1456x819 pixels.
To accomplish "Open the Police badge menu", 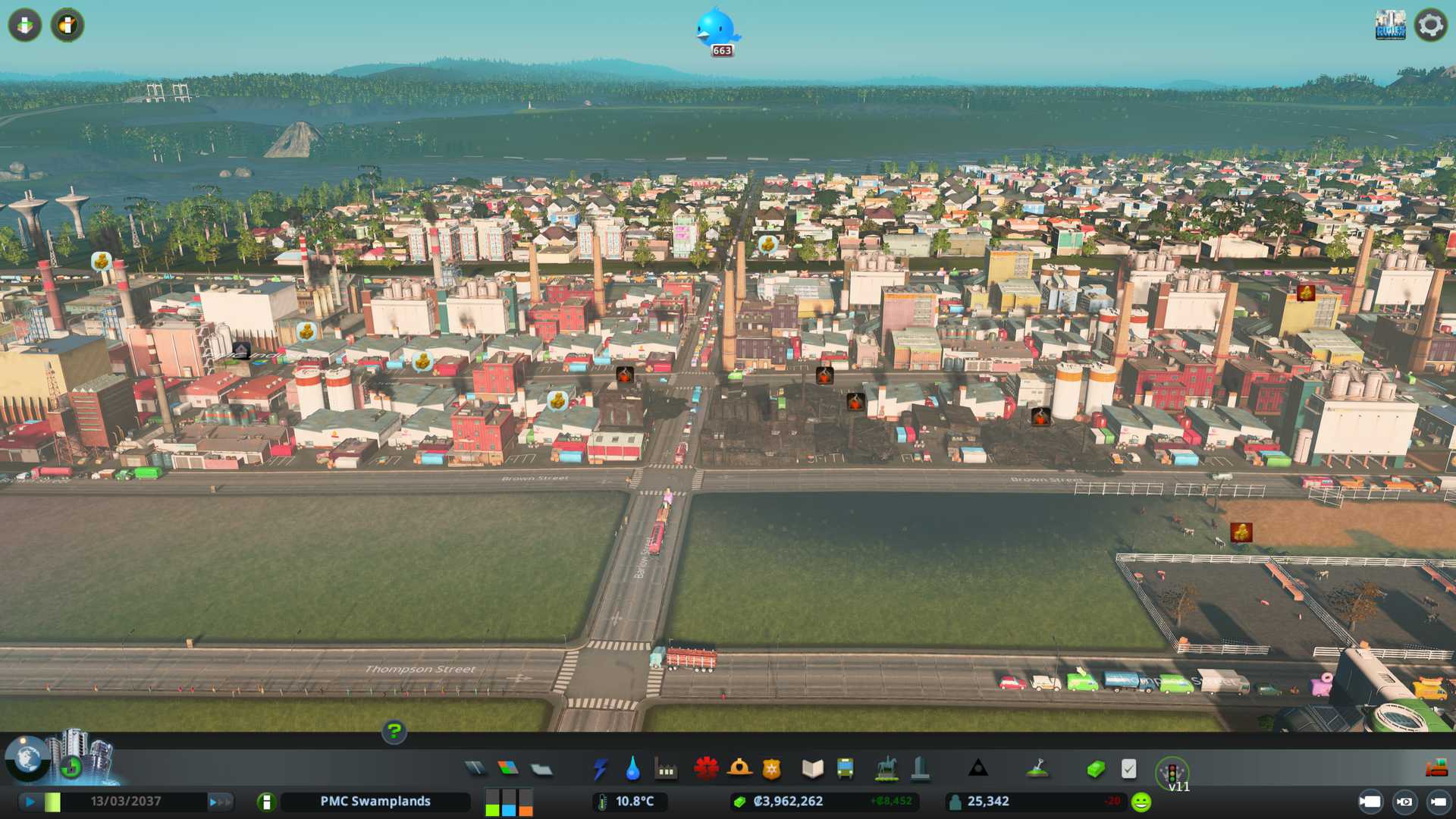I will coord(771,769).
